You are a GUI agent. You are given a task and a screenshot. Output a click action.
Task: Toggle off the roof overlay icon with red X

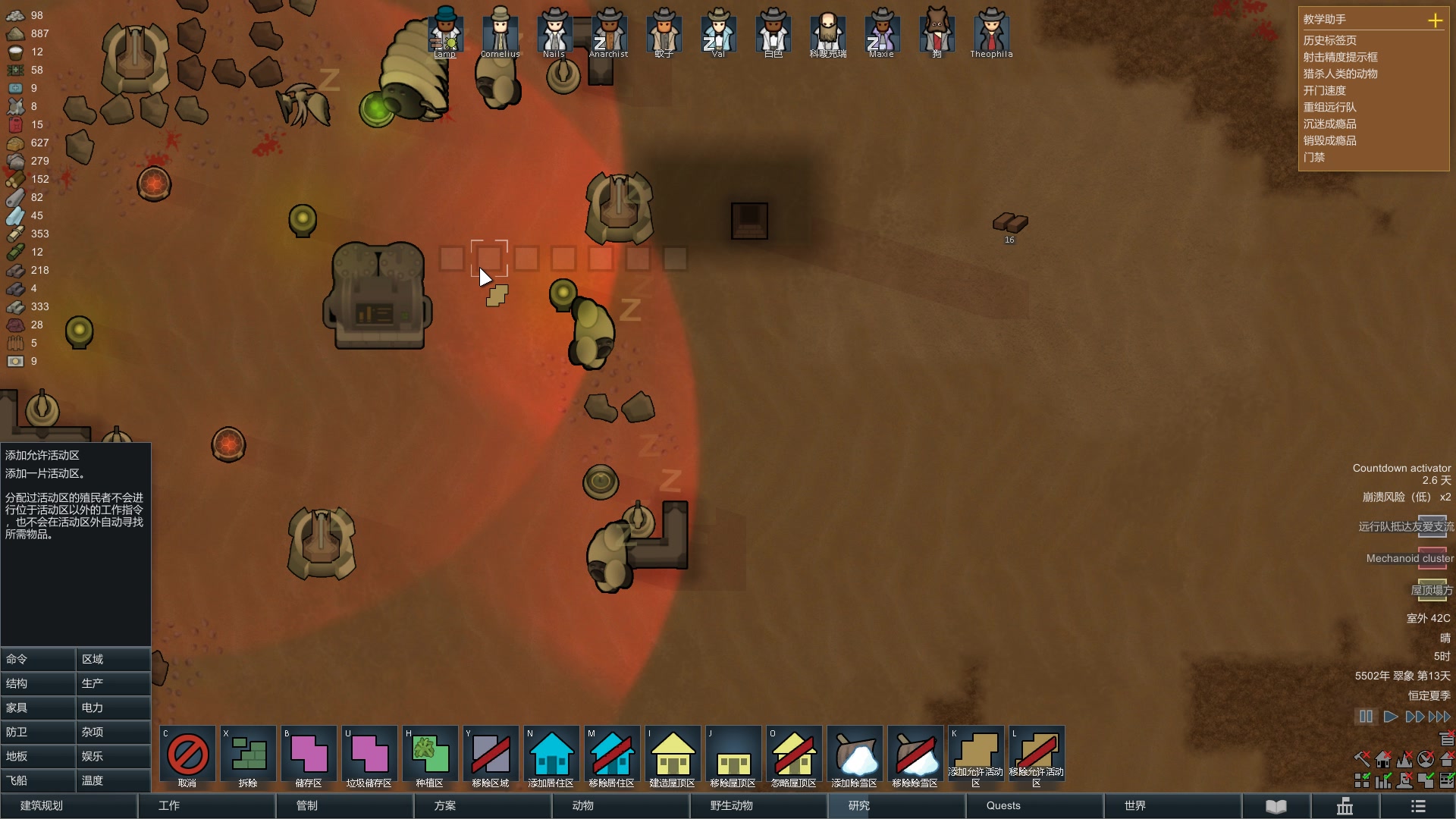[x=1447, y=758]
